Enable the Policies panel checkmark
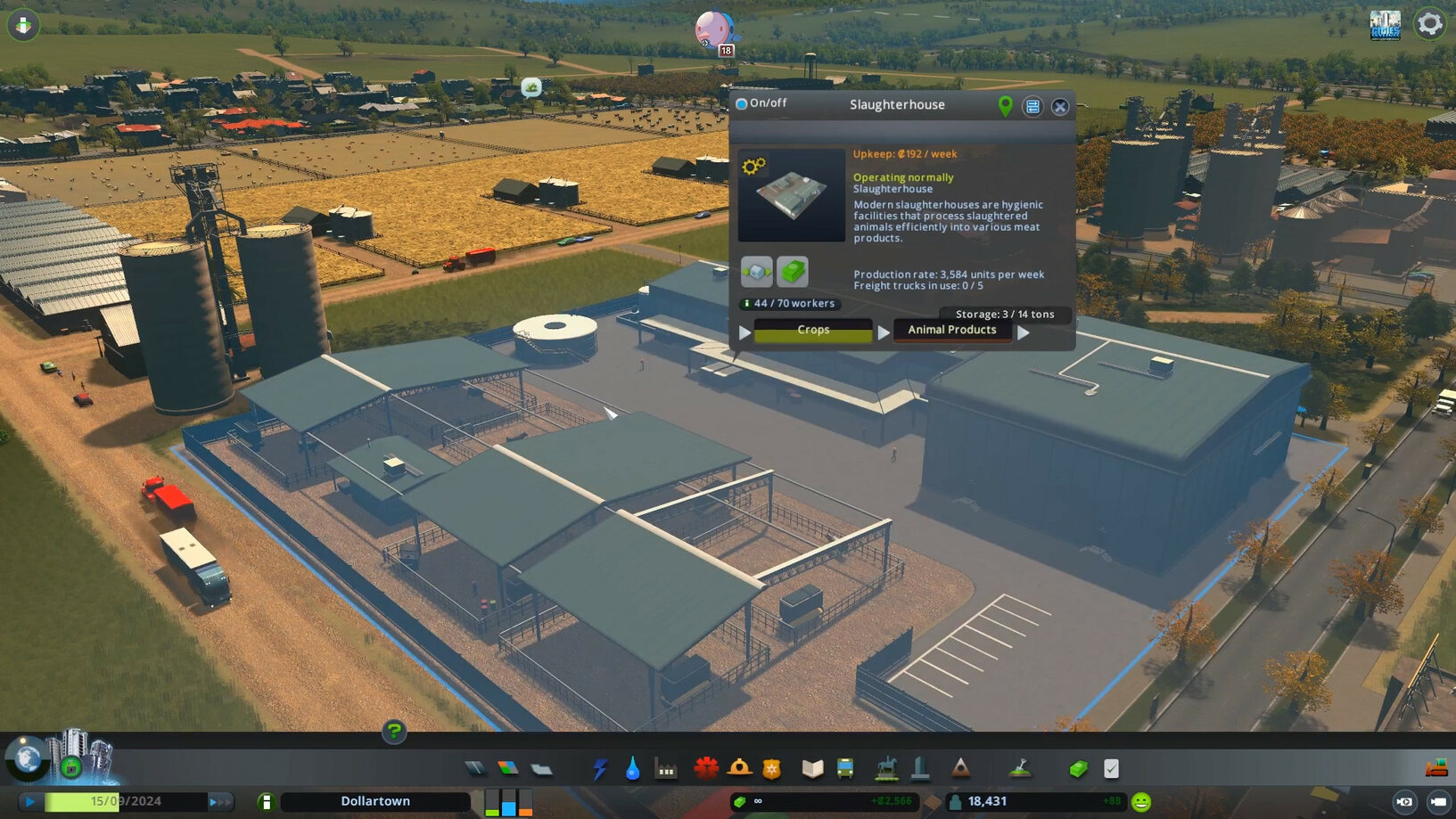Screen dimensions: 1456x819 (1110, 767)
